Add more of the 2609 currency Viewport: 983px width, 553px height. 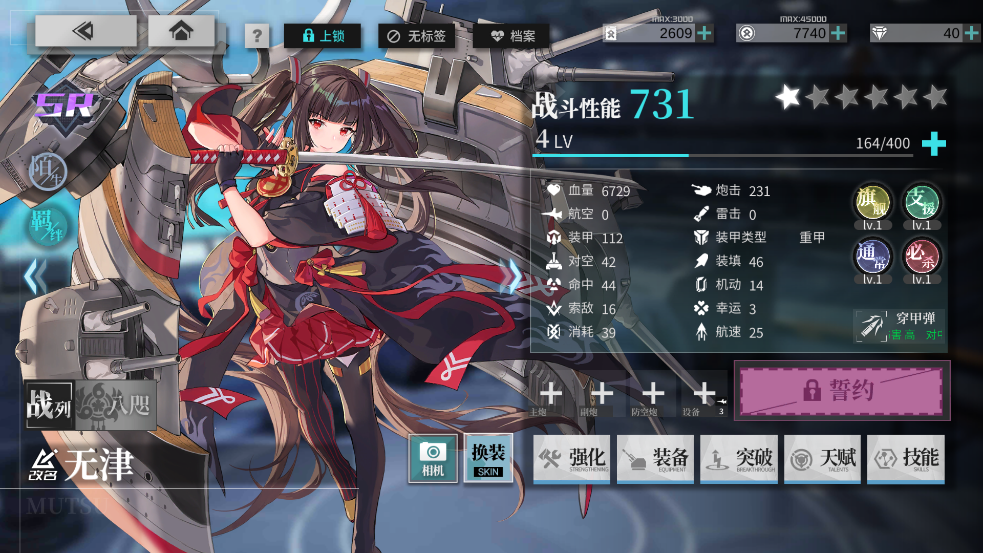705,33
